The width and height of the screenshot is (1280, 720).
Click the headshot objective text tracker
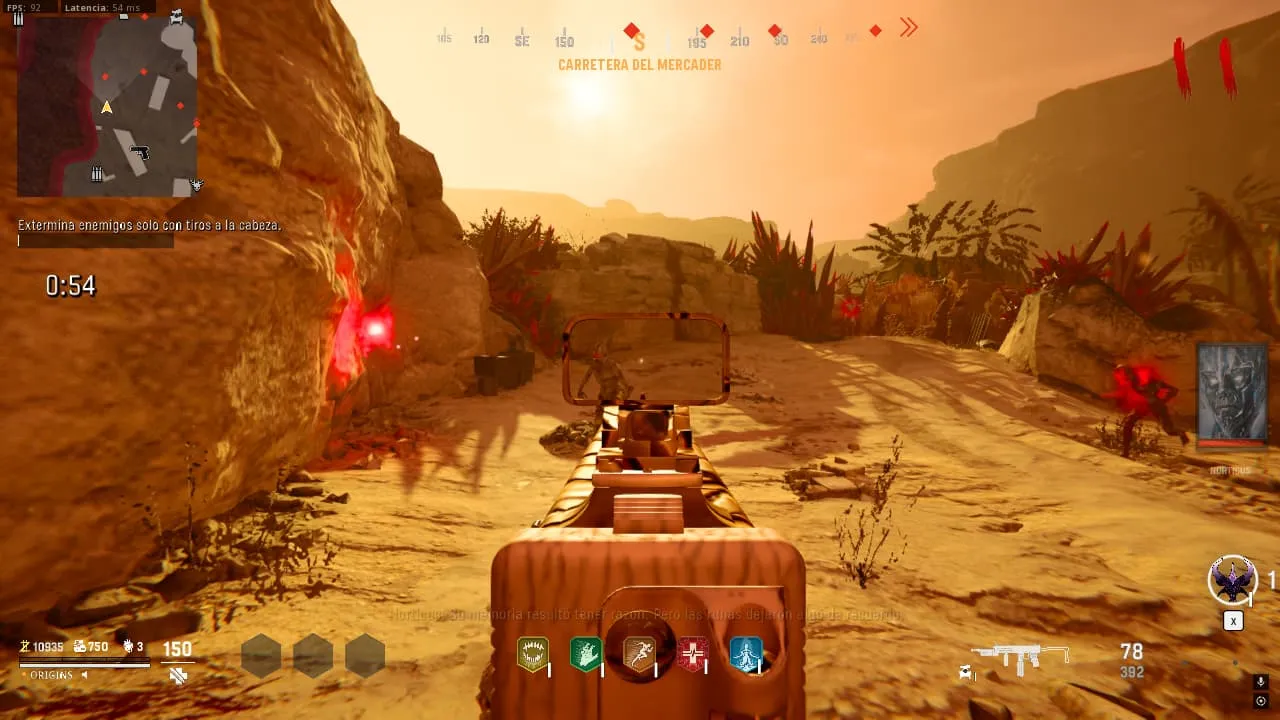(x=149, y=226)
